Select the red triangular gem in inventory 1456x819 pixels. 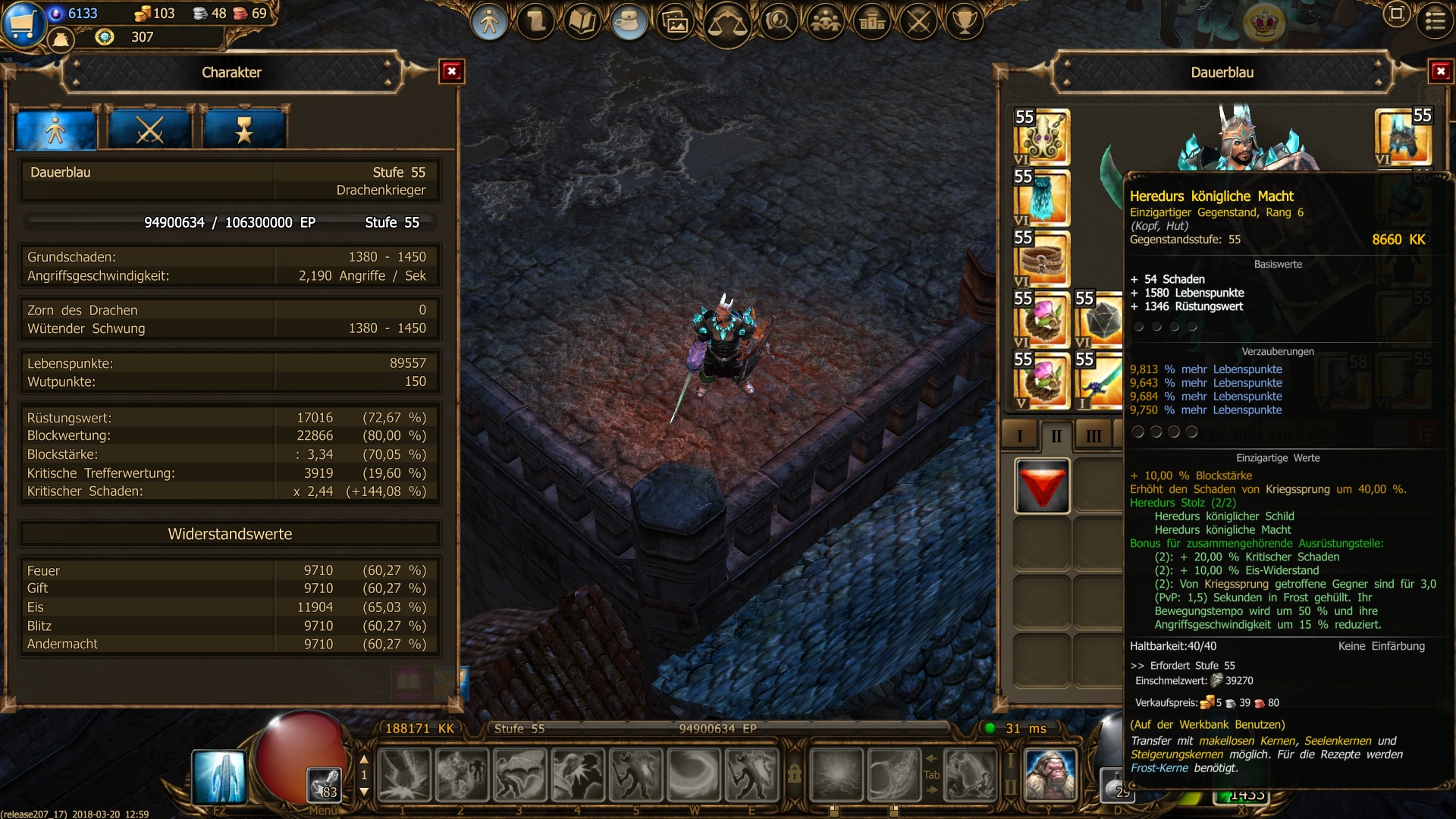point(1042,486)
